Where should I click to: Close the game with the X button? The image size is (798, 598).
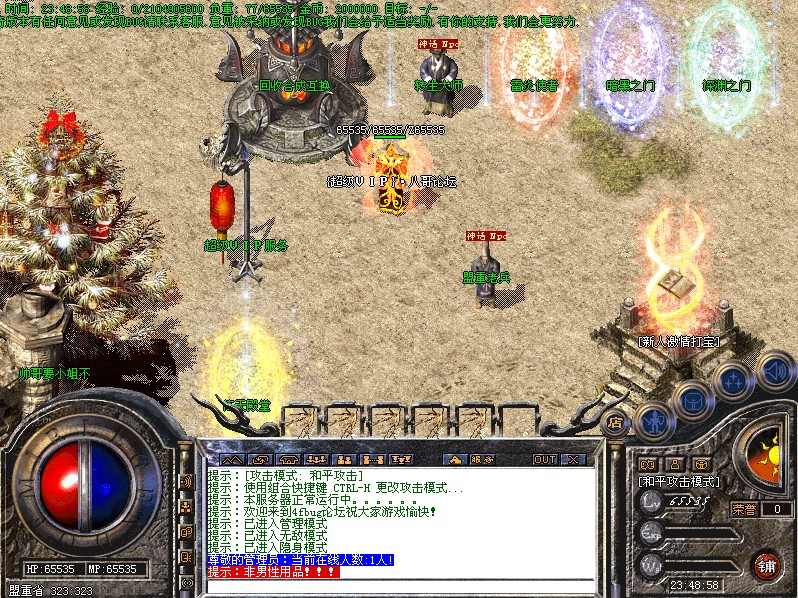(573, 460)
